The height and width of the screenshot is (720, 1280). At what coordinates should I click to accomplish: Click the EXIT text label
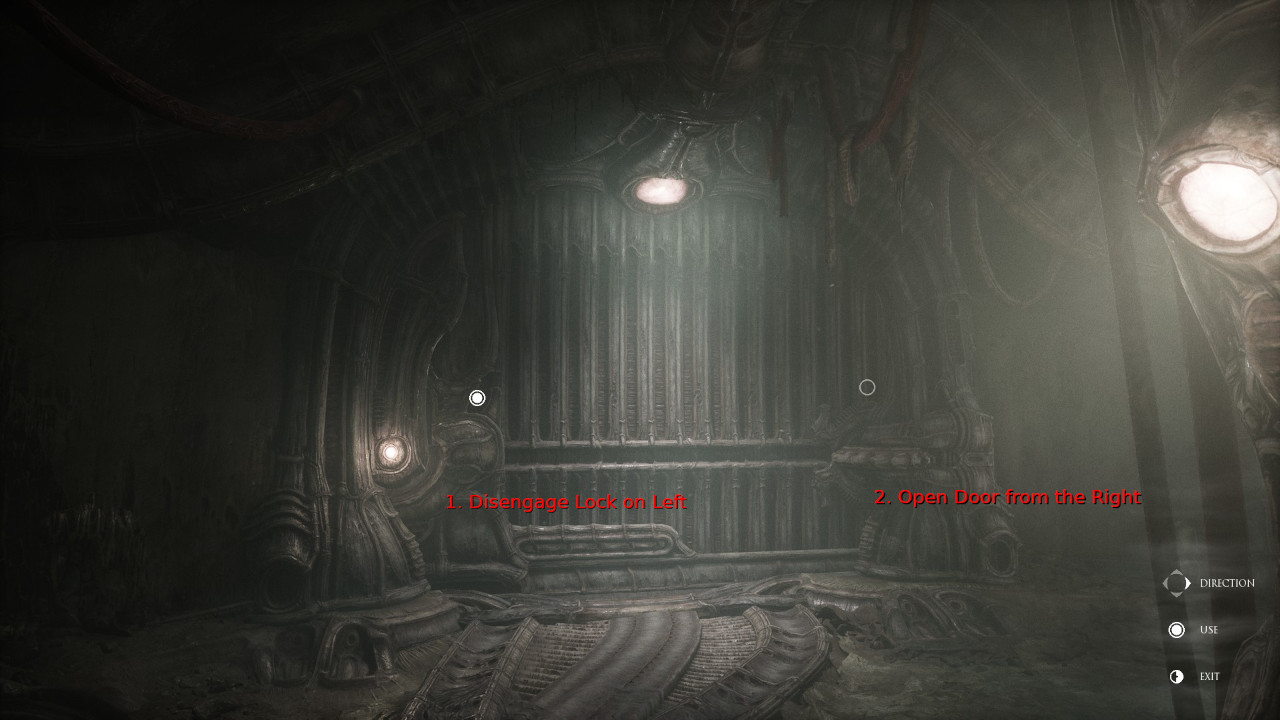1209,676
